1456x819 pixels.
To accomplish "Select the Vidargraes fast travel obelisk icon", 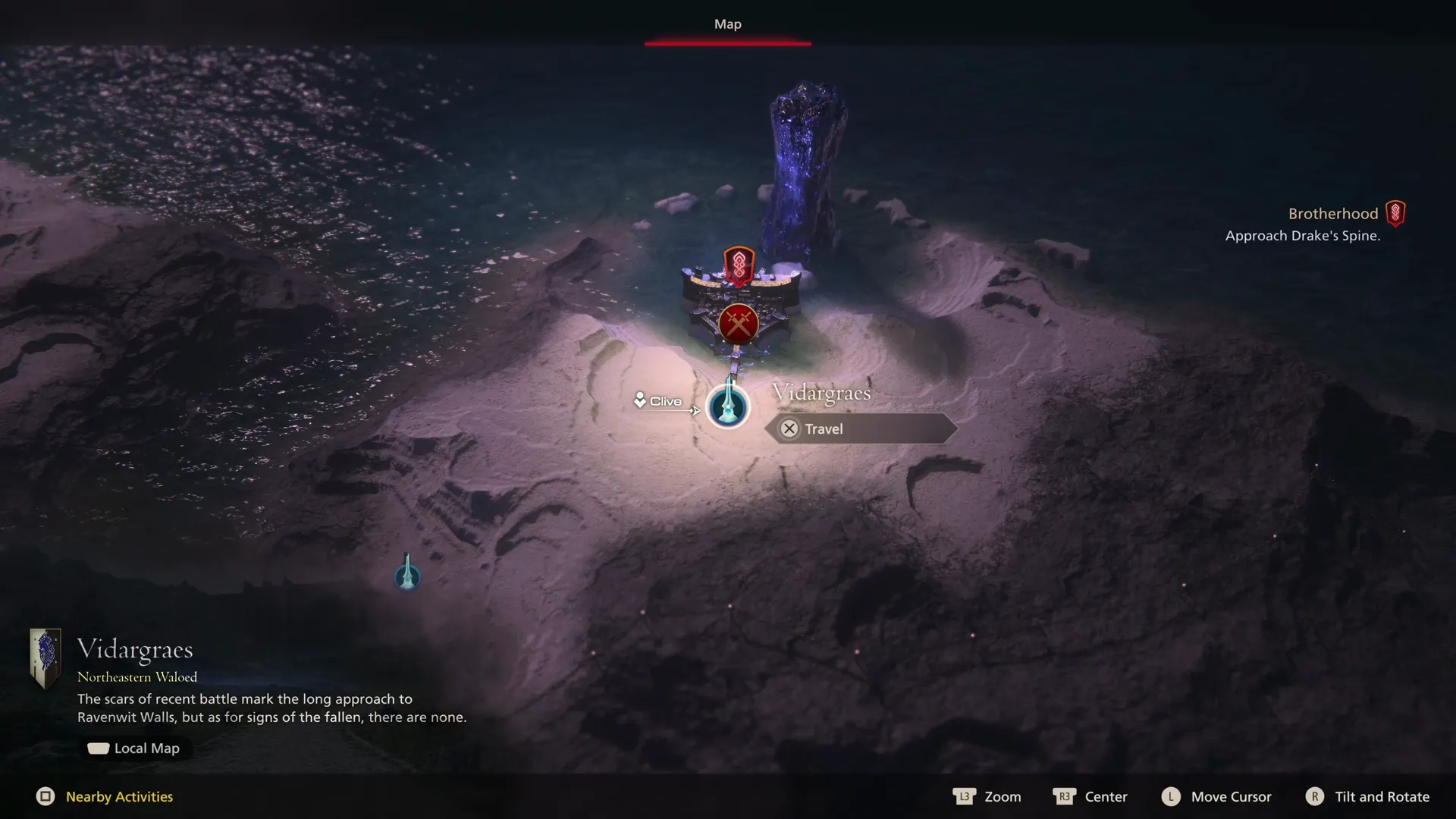I will tap(727, 407).
